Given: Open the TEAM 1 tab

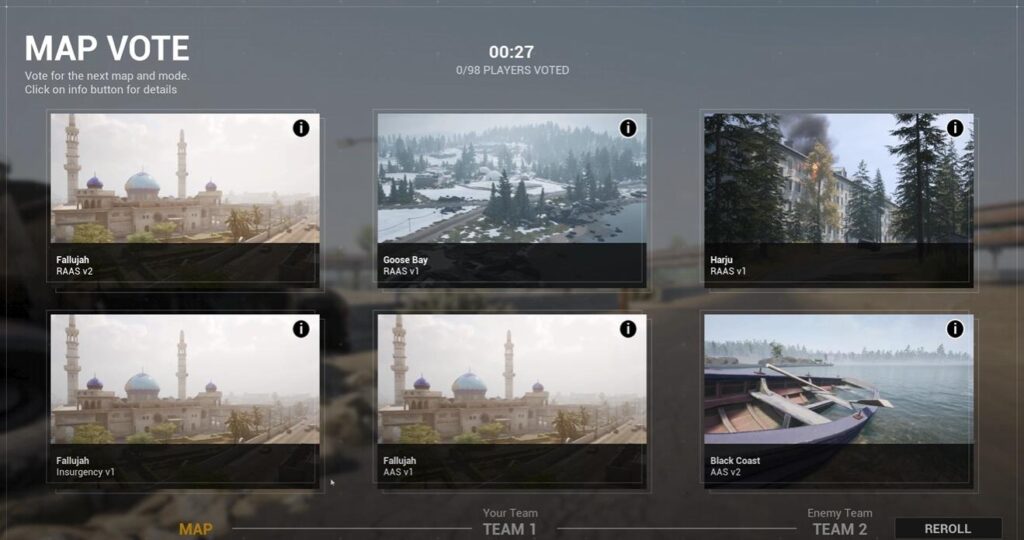Looking at the screenshot, I should [x=510, y=529].
